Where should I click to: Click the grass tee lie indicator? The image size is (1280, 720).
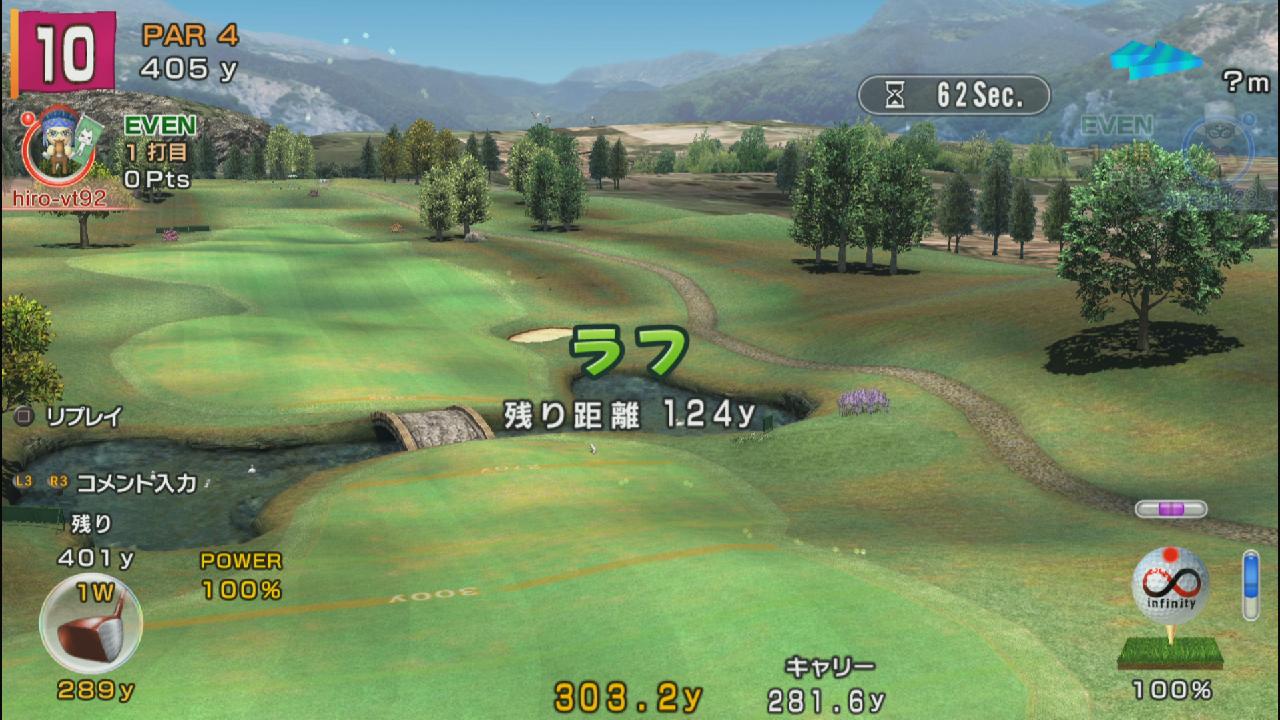click(1169, 653)
